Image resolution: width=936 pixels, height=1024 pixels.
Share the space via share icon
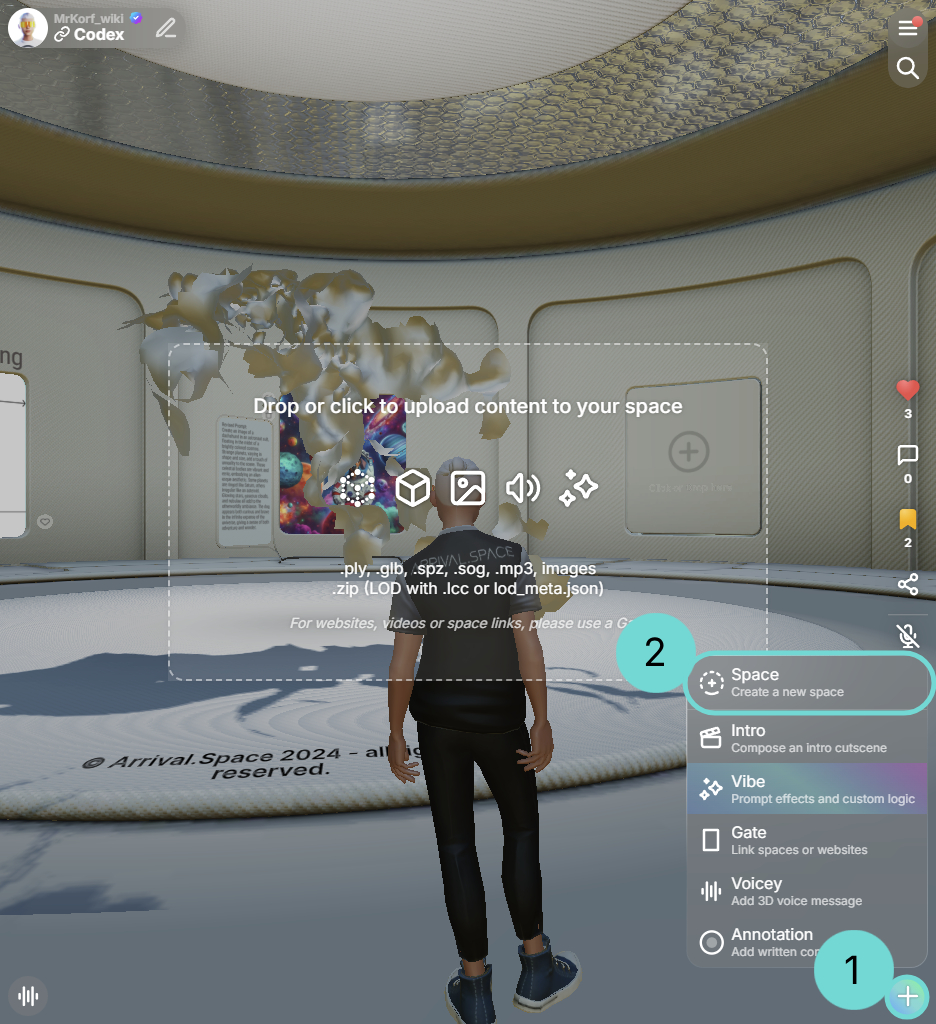click(908, 584)
